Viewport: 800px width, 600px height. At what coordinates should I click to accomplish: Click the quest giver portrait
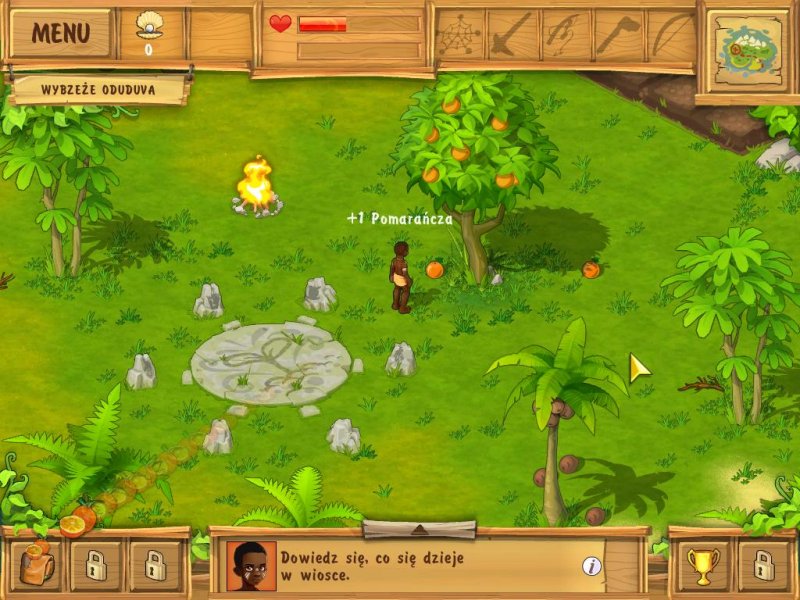coord(251,566)
